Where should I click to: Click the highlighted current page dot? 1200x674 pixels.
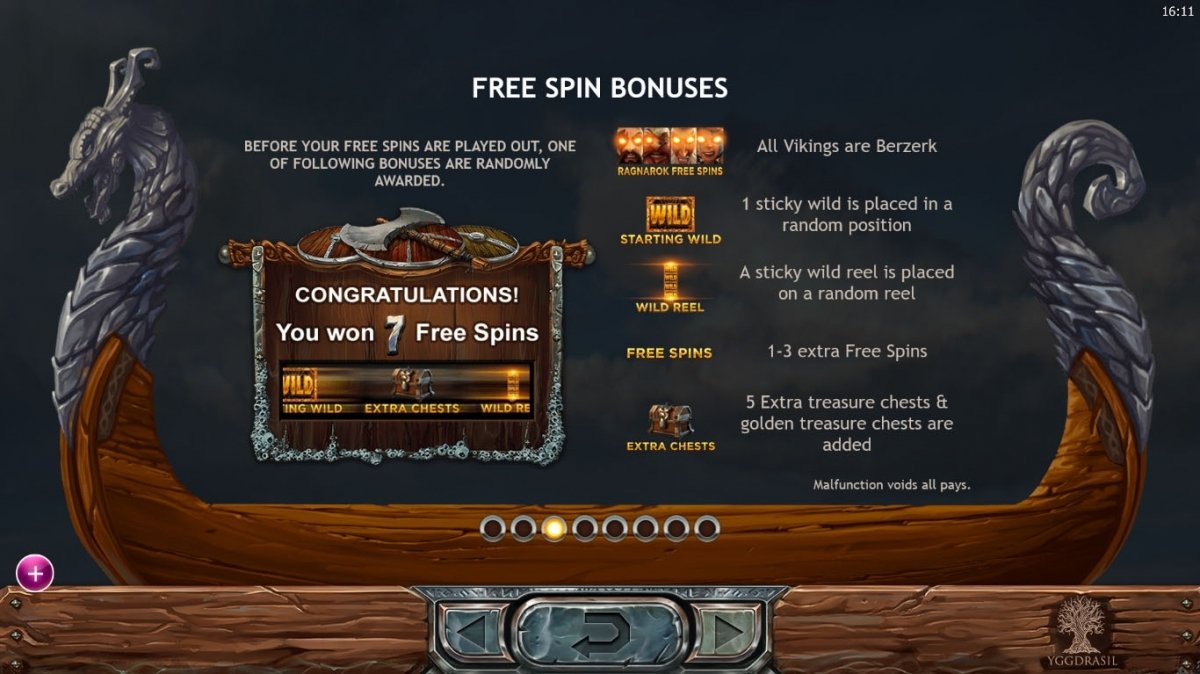[554, 527]
